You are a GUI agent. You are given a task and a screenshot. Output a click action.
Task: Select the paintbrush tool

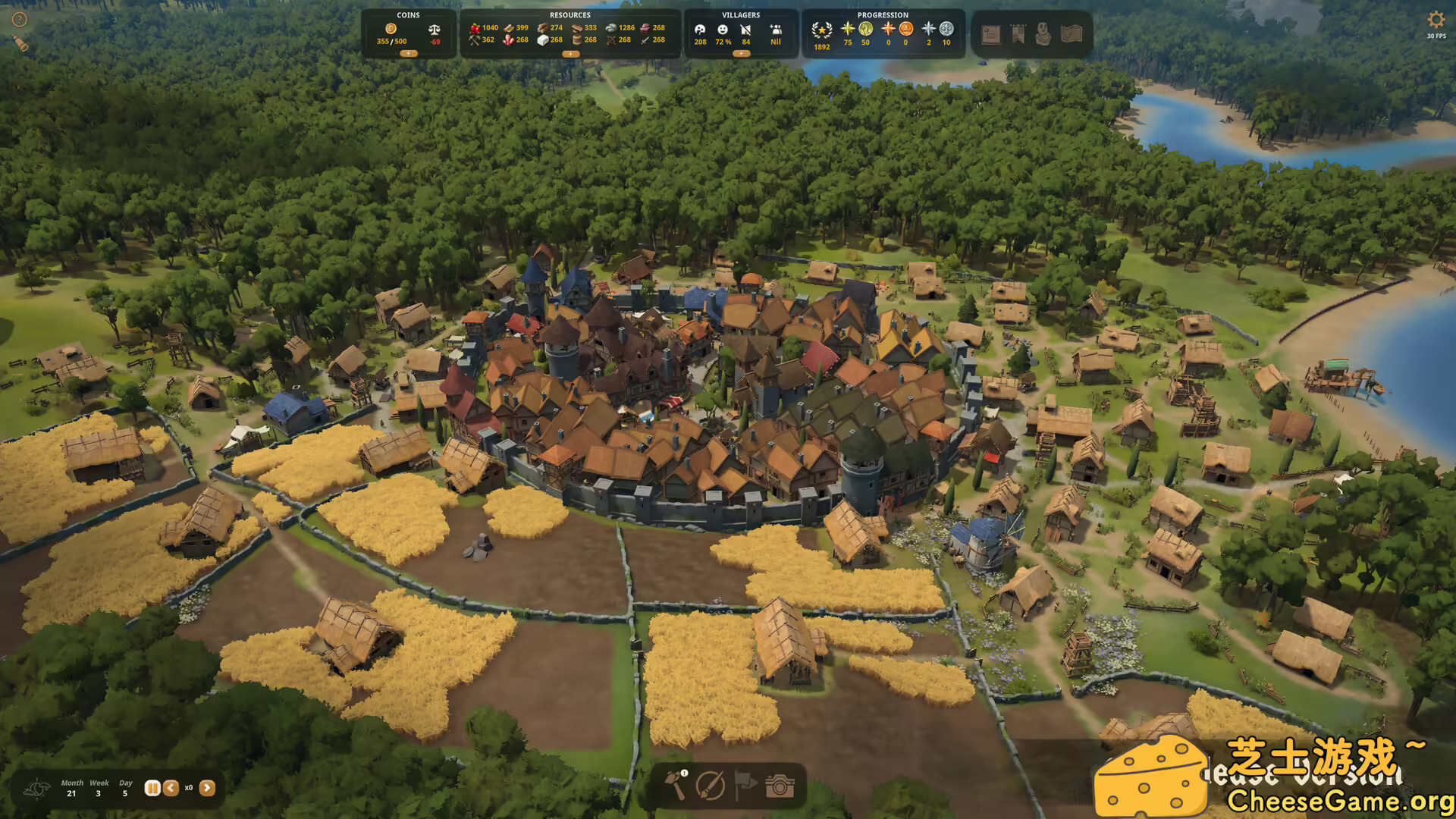pyautogui.click(x=711, y=786)
